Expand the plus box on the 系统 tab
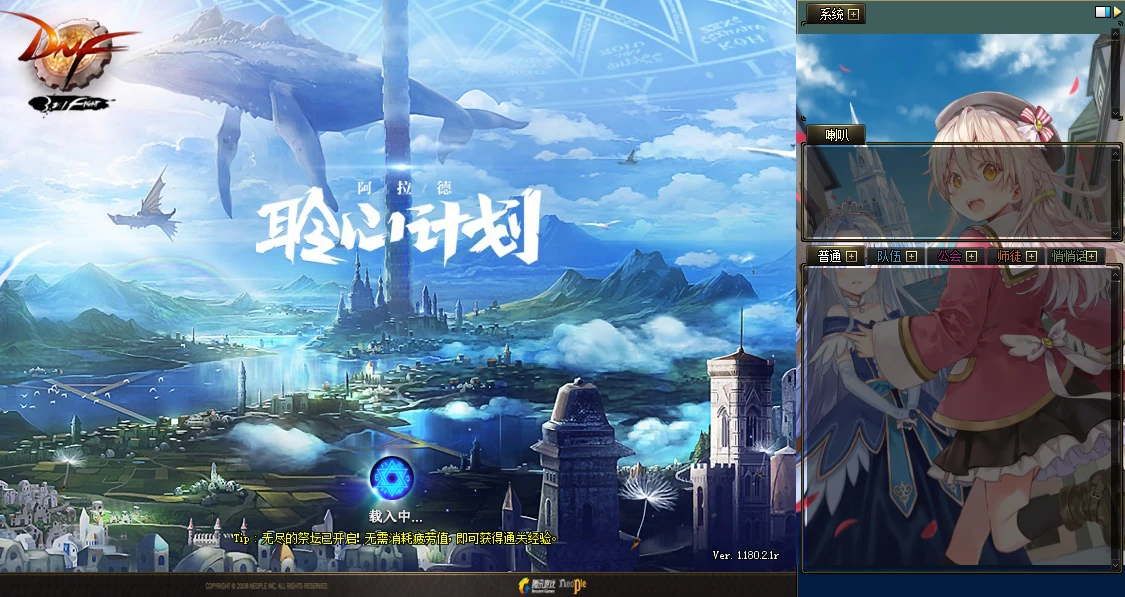Screen dimensions: 1125x597 855,14
